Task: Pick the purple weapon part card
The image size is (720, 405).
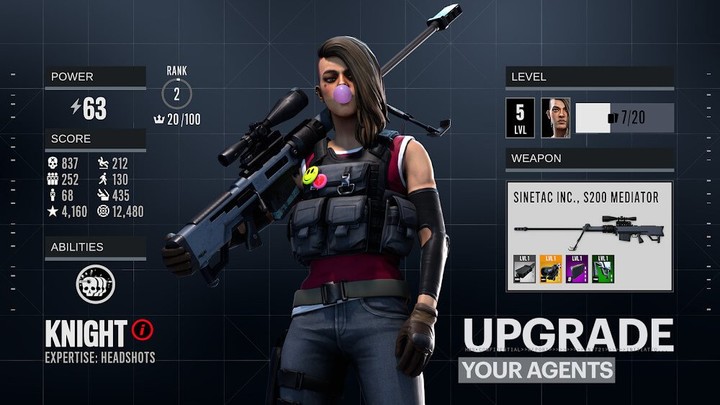Action: 577,270
